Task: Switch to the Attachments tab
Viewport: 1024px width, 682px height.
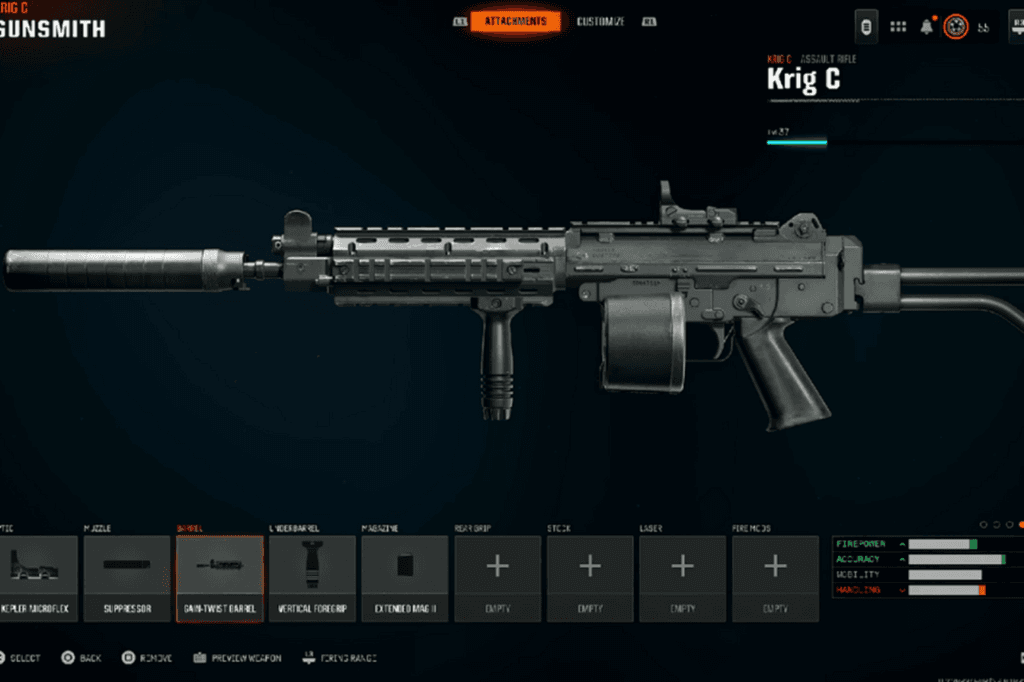Action: click(515, 21)
